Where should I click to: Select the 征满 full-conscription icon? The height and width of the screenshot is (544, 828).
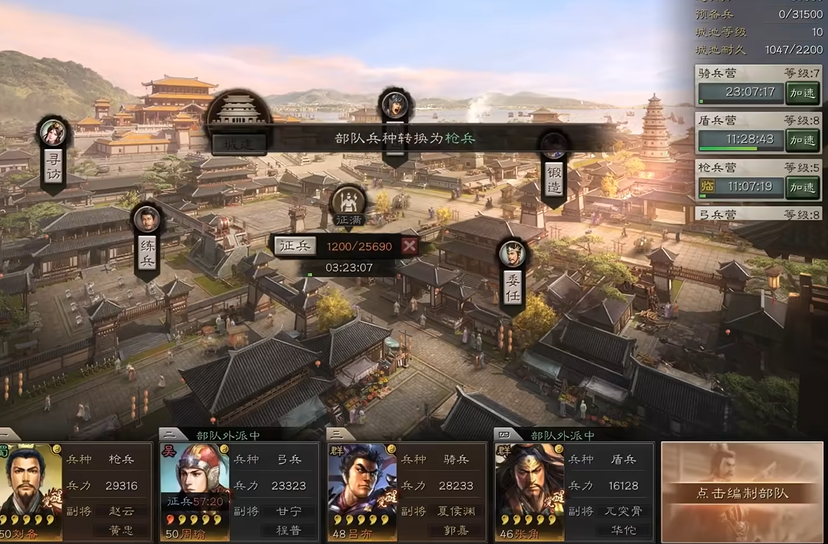[348, 207]
